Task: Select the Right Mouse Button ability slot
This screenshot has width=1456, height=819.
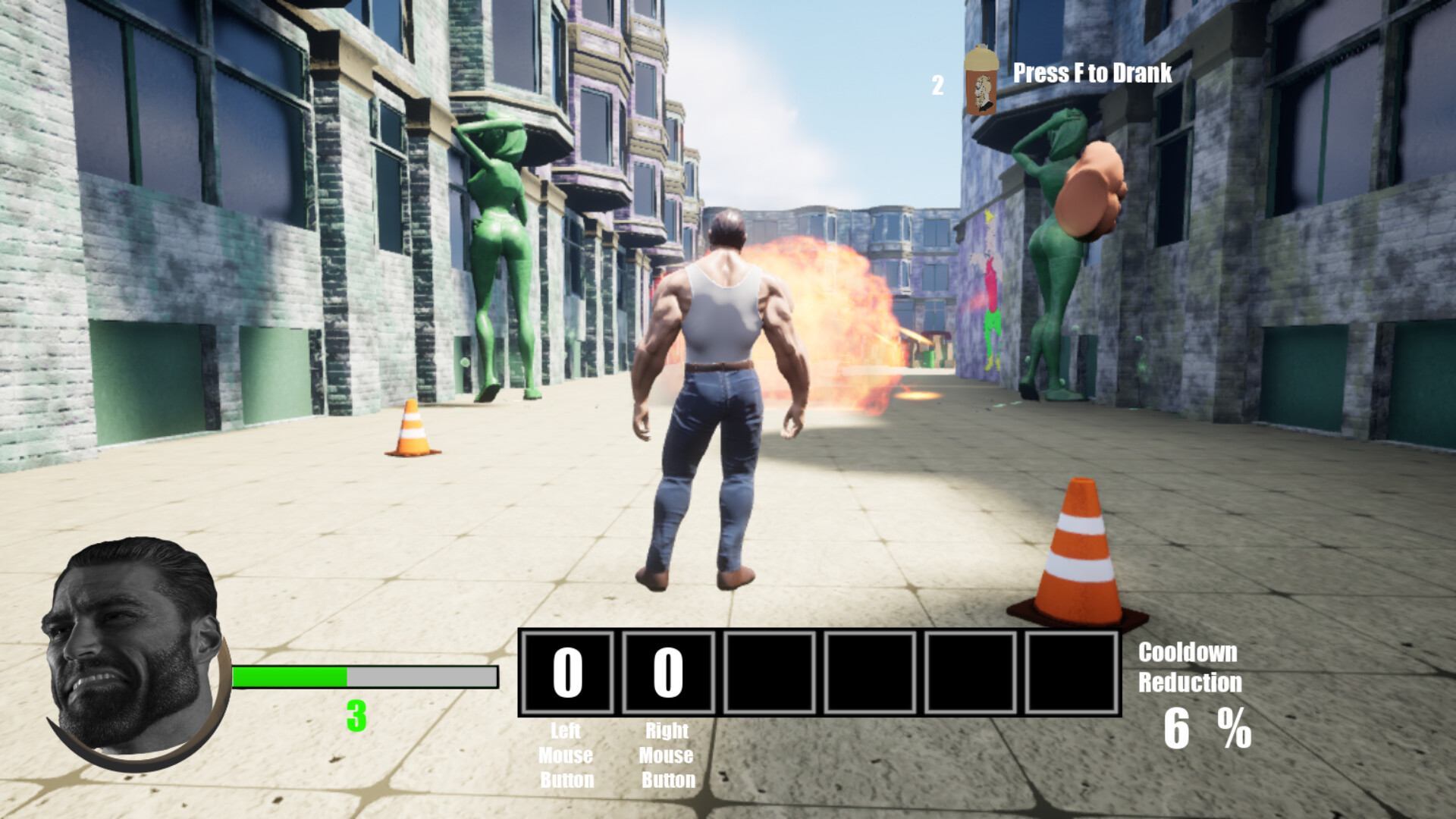Action: (668, 673)
